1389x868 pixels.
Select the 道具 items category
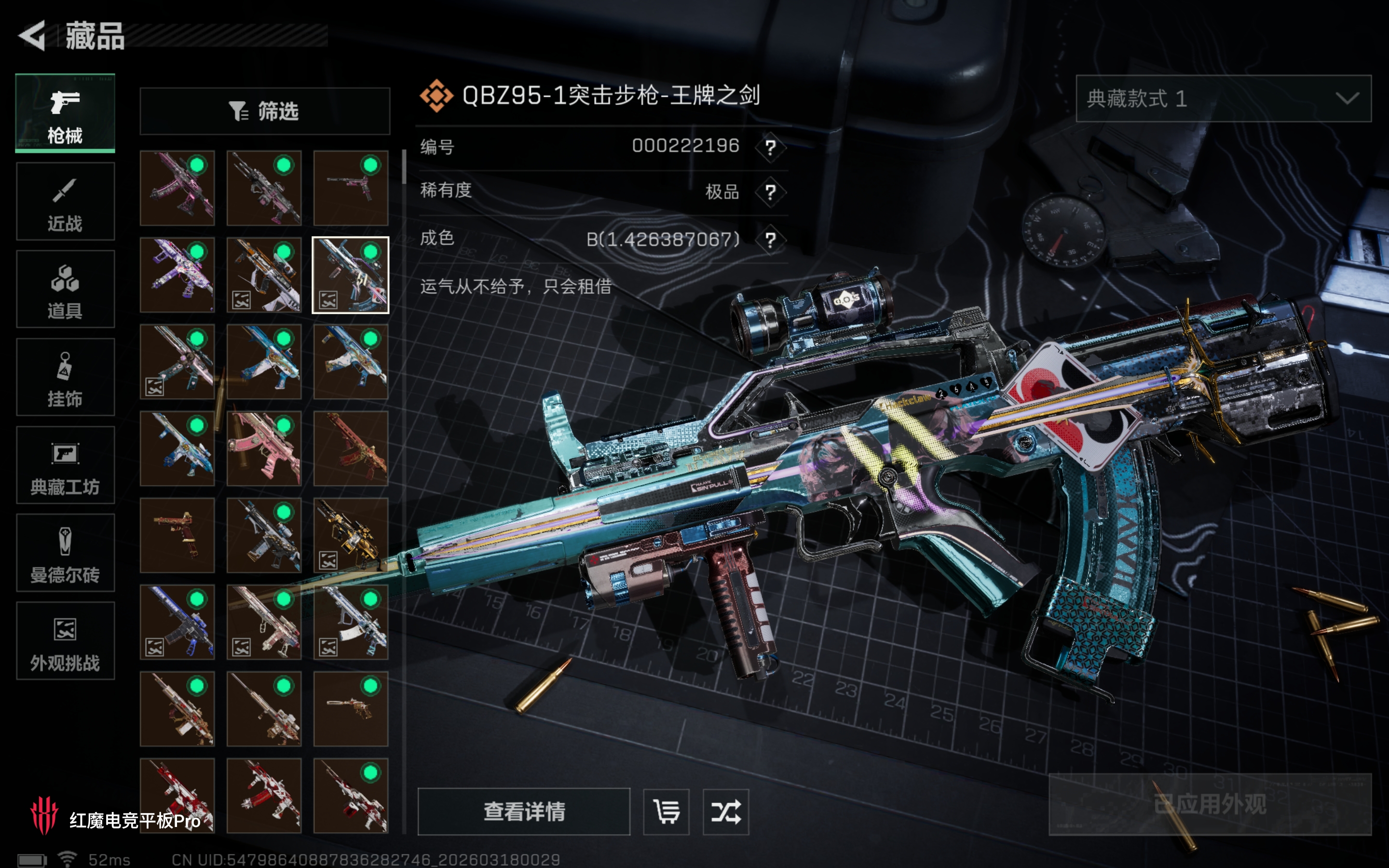point(65,289)
